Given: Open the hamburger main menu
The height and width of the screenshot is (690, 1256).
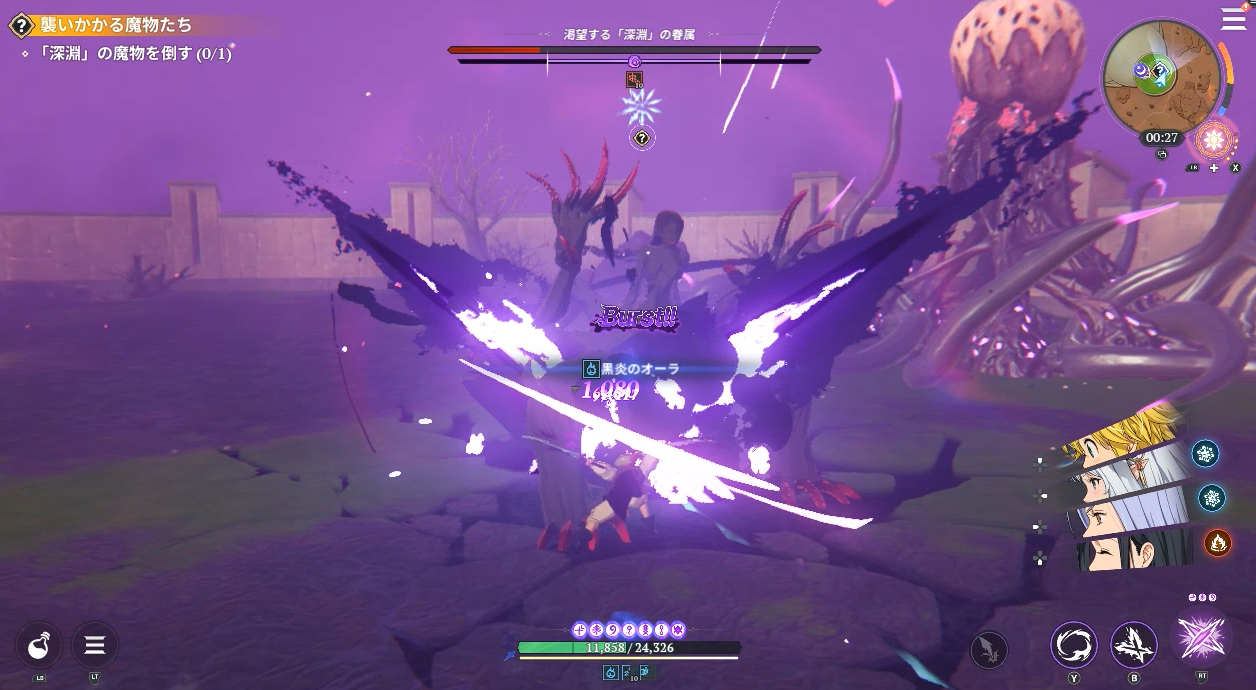Looking at the screenshot, I should (x=1233, y=18).
